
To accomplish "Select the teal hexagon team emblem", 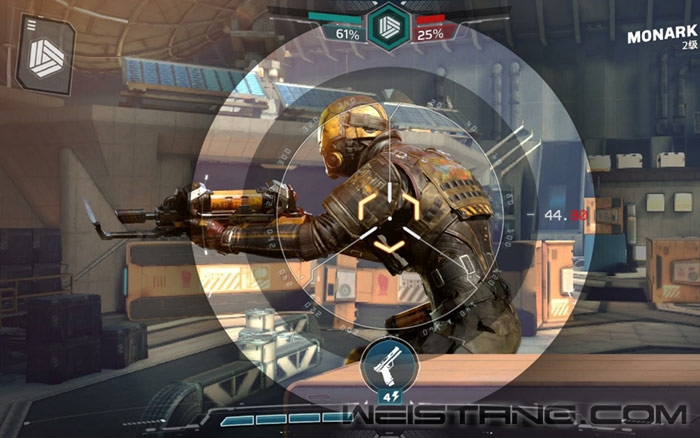I will pyautogui.click(x=388, y=27).
